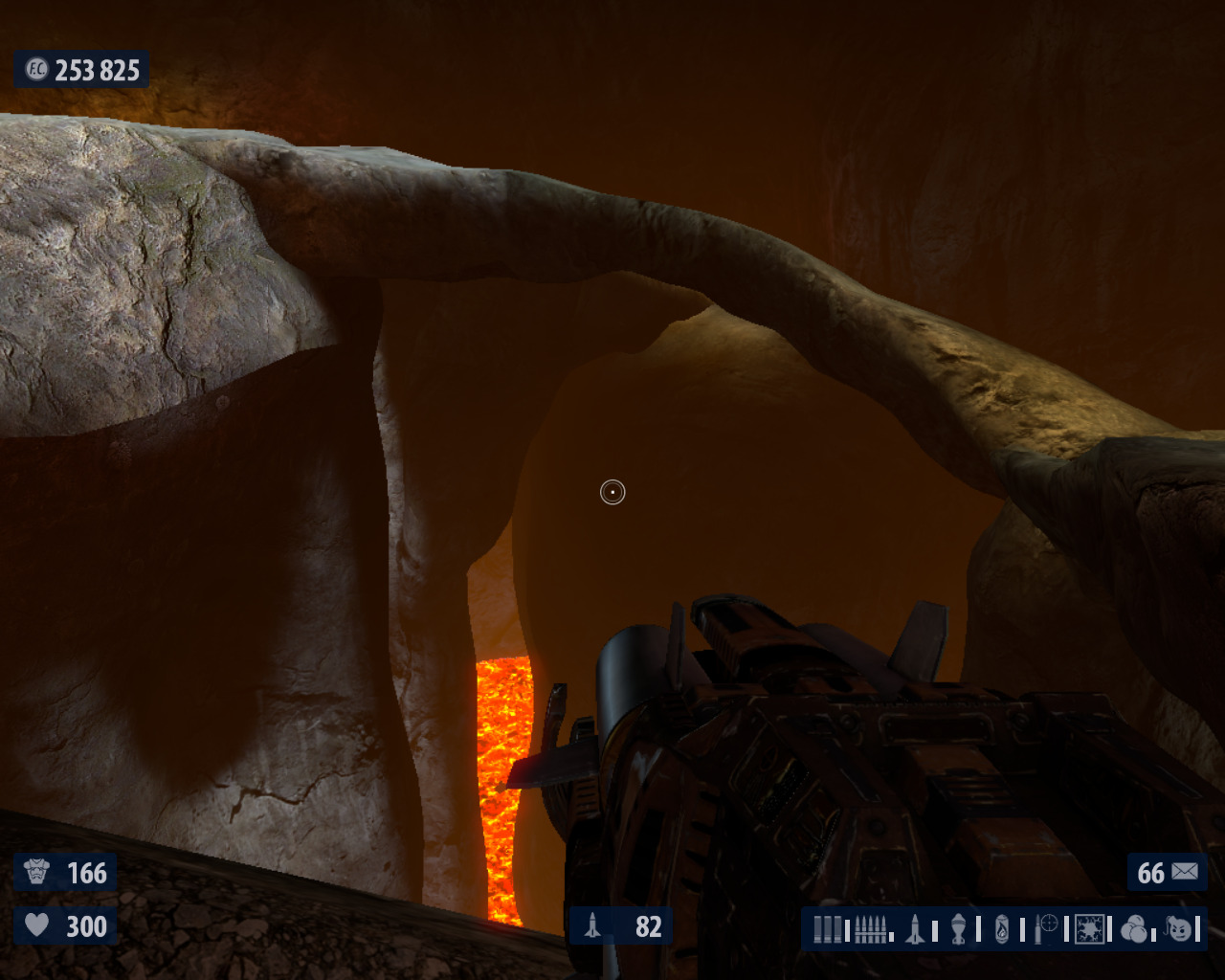Select the shotgun shells ammo icon
Screen dimensions: 1225x980
coord(828,928)
